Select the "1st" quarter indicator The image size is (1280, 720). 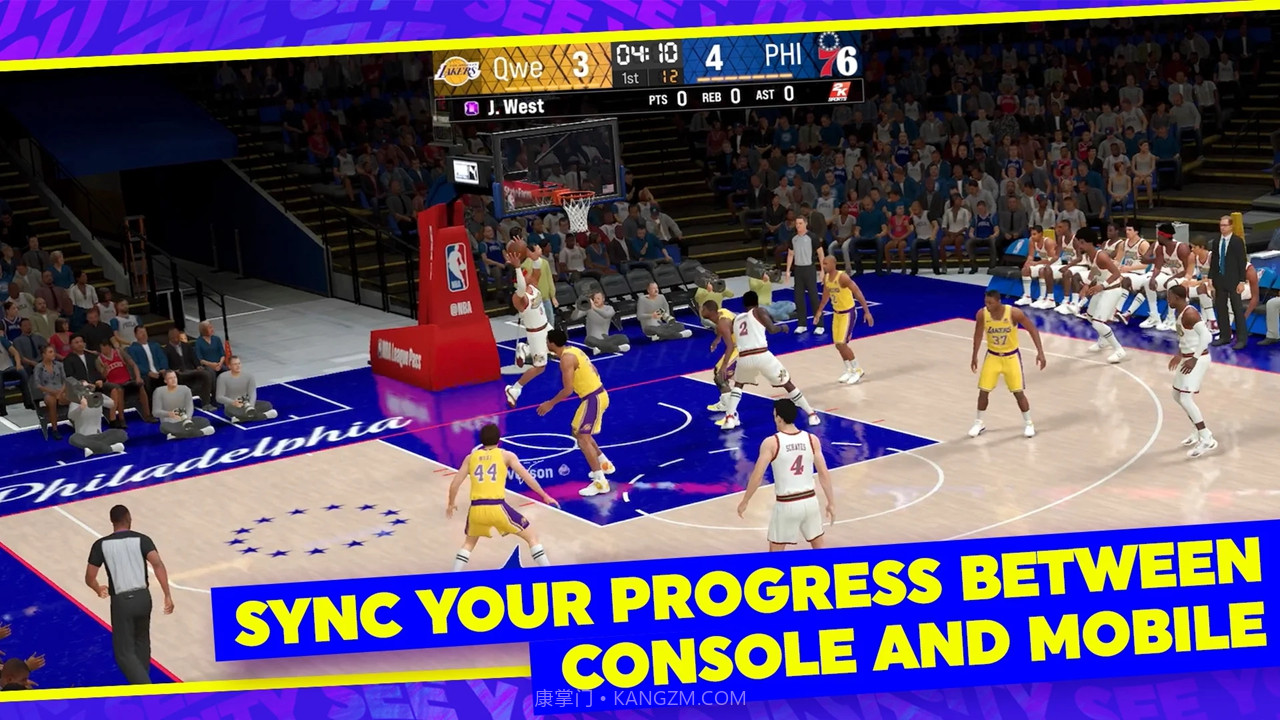(629, 79)
